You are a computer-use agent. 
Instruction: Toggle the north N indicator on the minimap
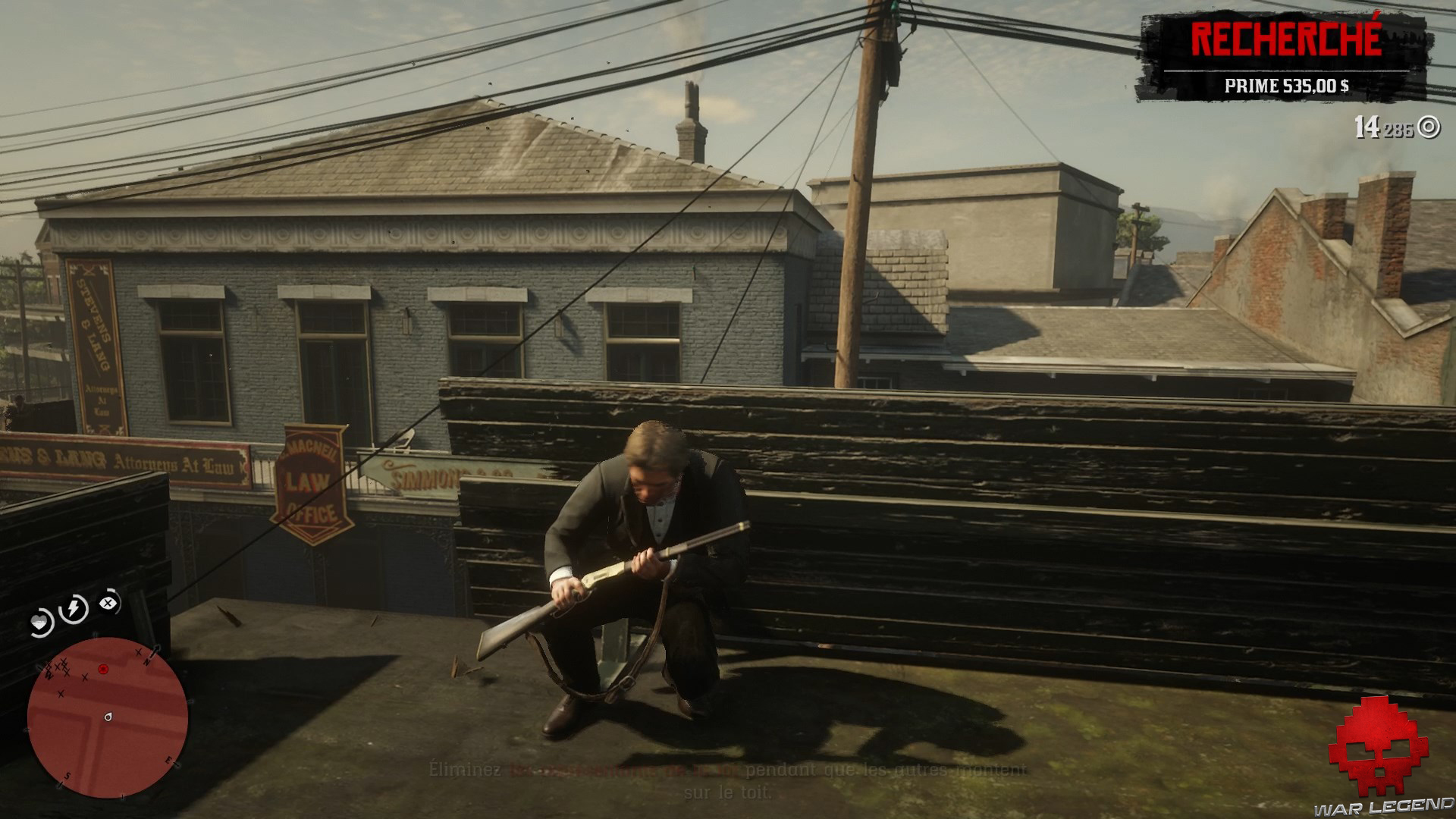(x=148, y=661)
